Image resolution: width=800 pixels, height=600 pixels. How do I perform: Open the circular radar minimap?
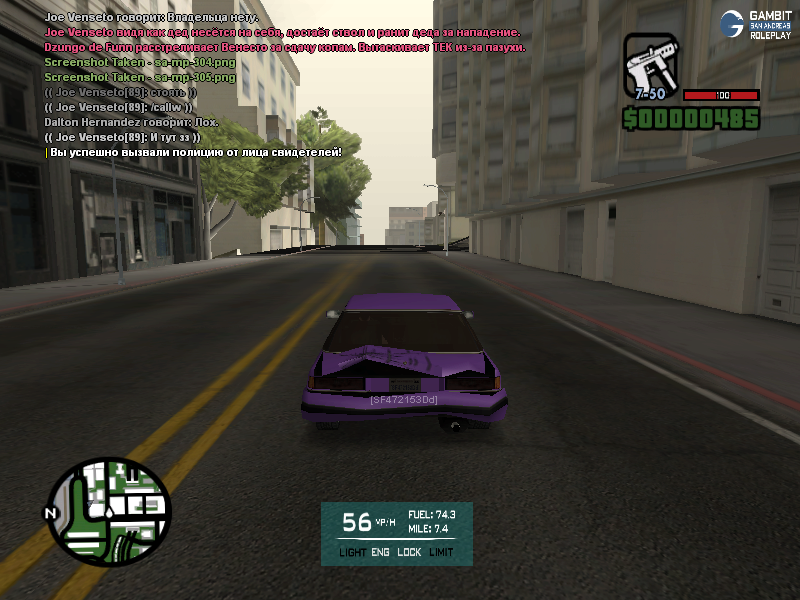110,511
